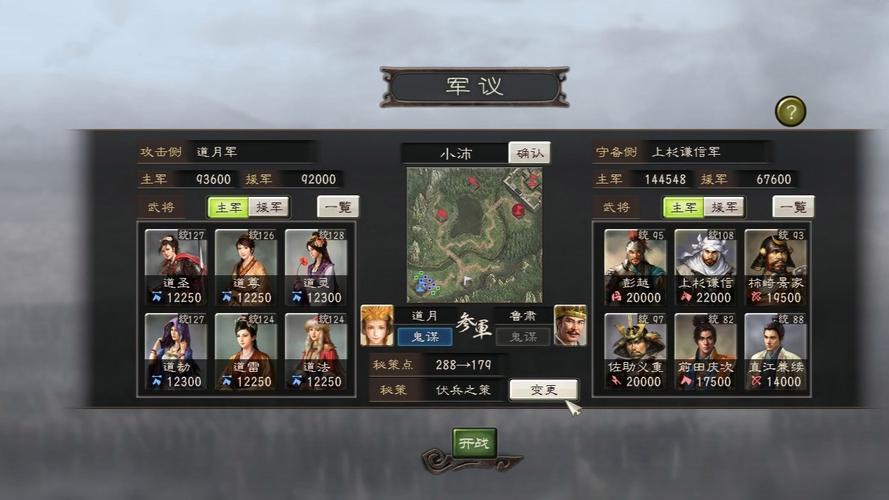Open the question mark help icon
The width and height of the screenshot is (889, 500).
click(x=790, y=111)
